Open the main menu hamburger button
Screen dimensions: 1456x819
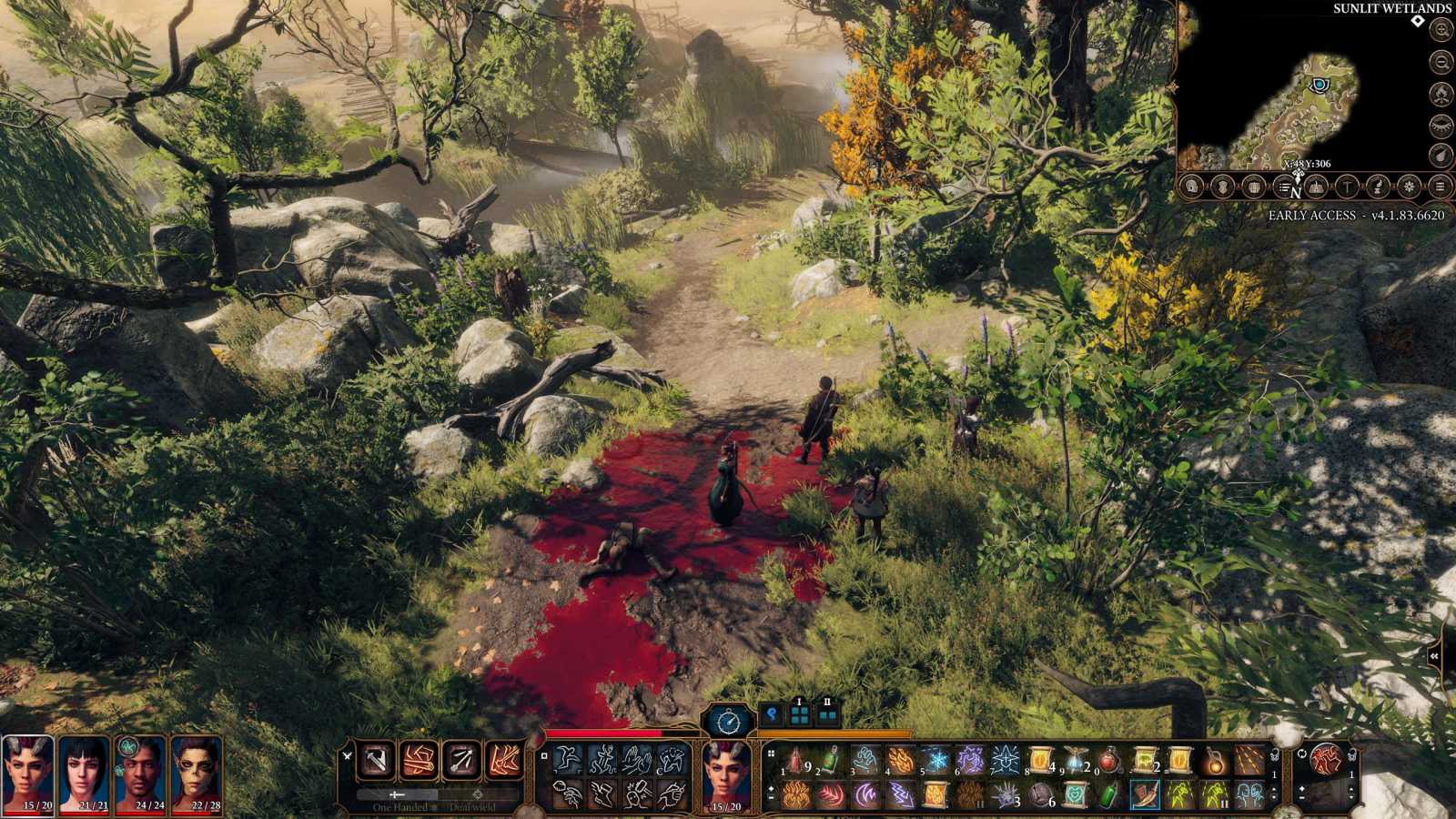click(x=1440, y=187)
